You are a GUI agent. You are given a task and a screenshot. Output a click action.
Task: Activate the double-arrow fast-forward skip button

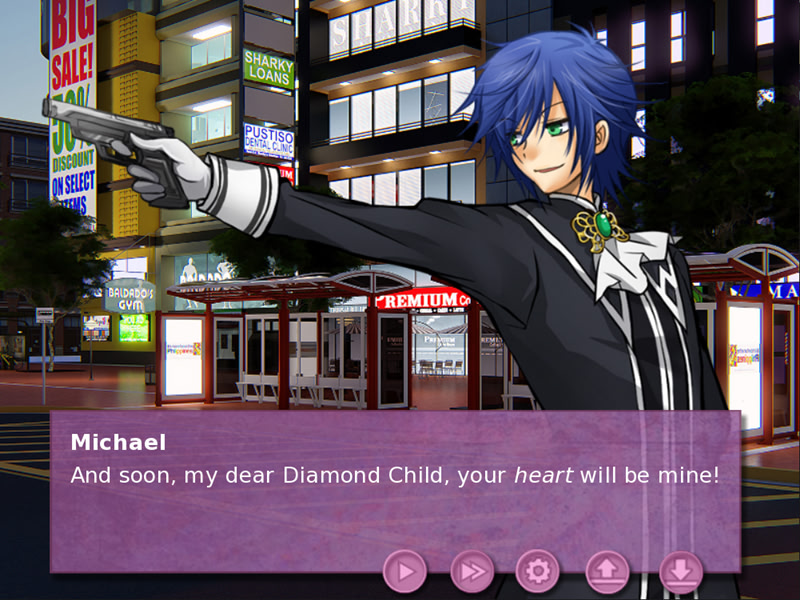[471, 571]
